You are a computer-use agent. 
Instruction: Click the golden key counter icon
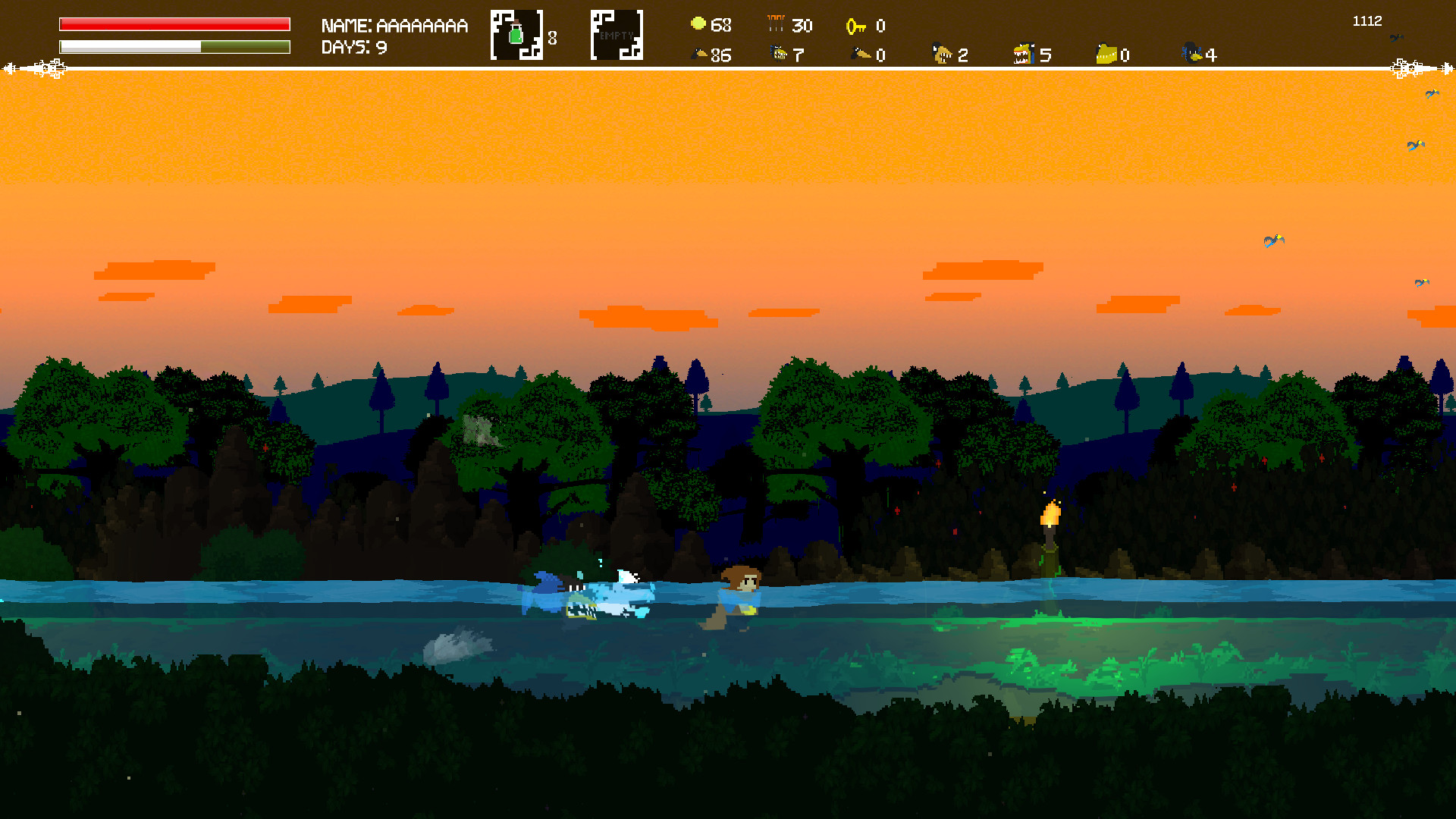[857, 26]
